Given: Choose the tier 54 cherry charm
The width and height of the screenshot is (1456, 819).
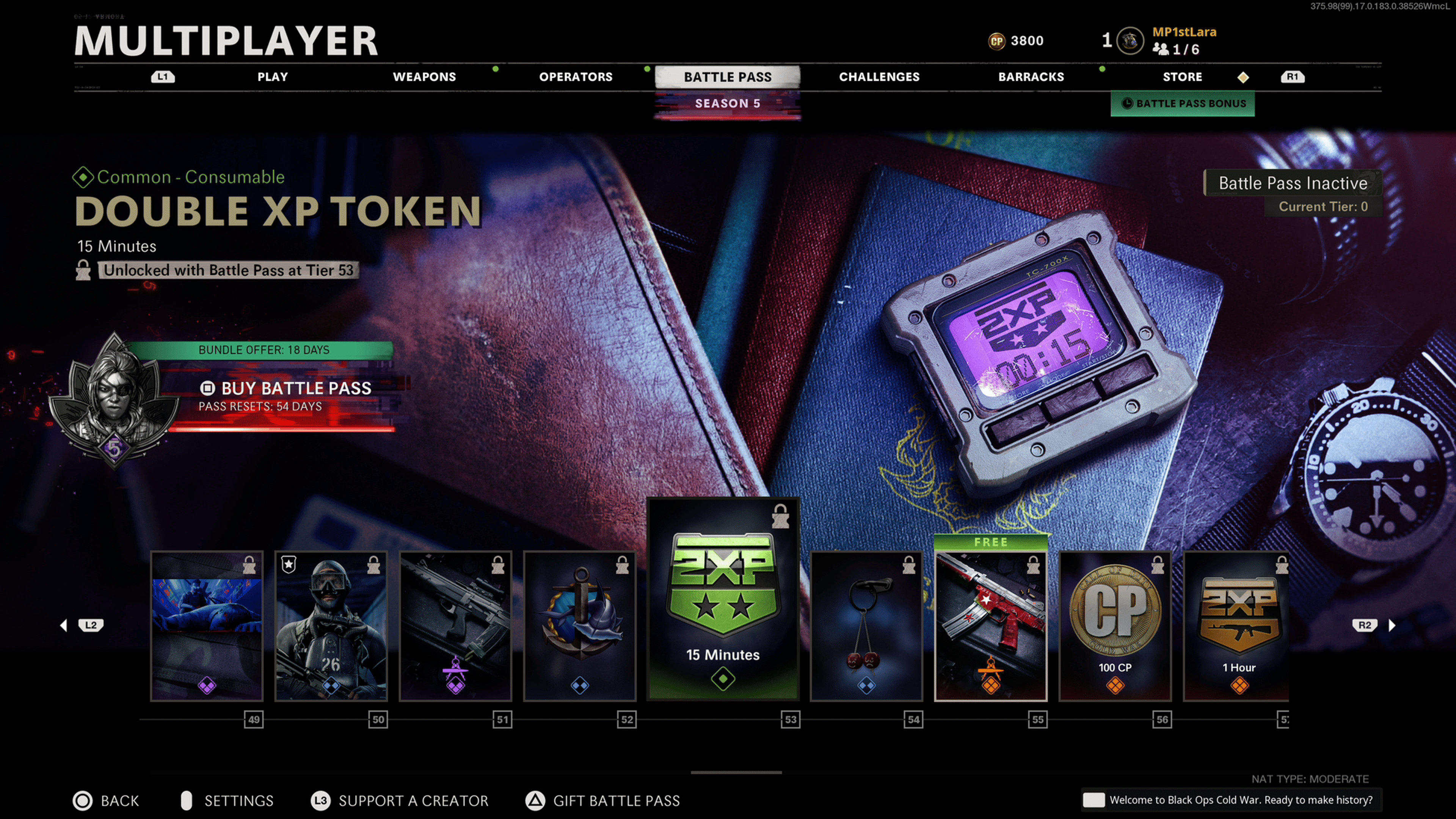Looking at the screenshot, I should click(x=866, y=626).
